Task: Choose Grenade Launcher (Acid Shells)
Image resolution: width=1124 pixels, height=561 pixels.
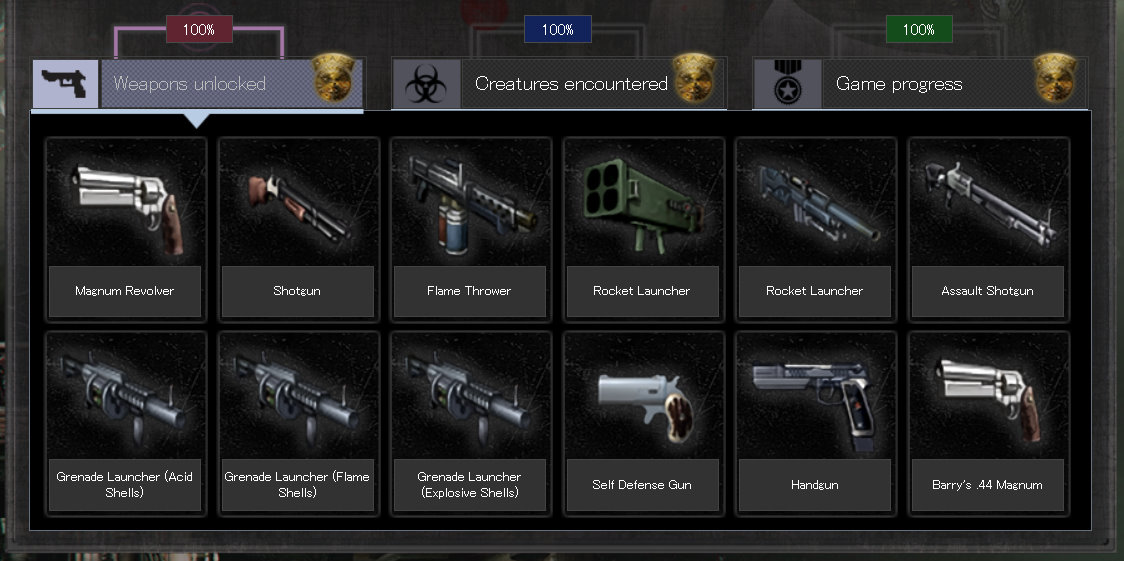Action: [125, 422]
